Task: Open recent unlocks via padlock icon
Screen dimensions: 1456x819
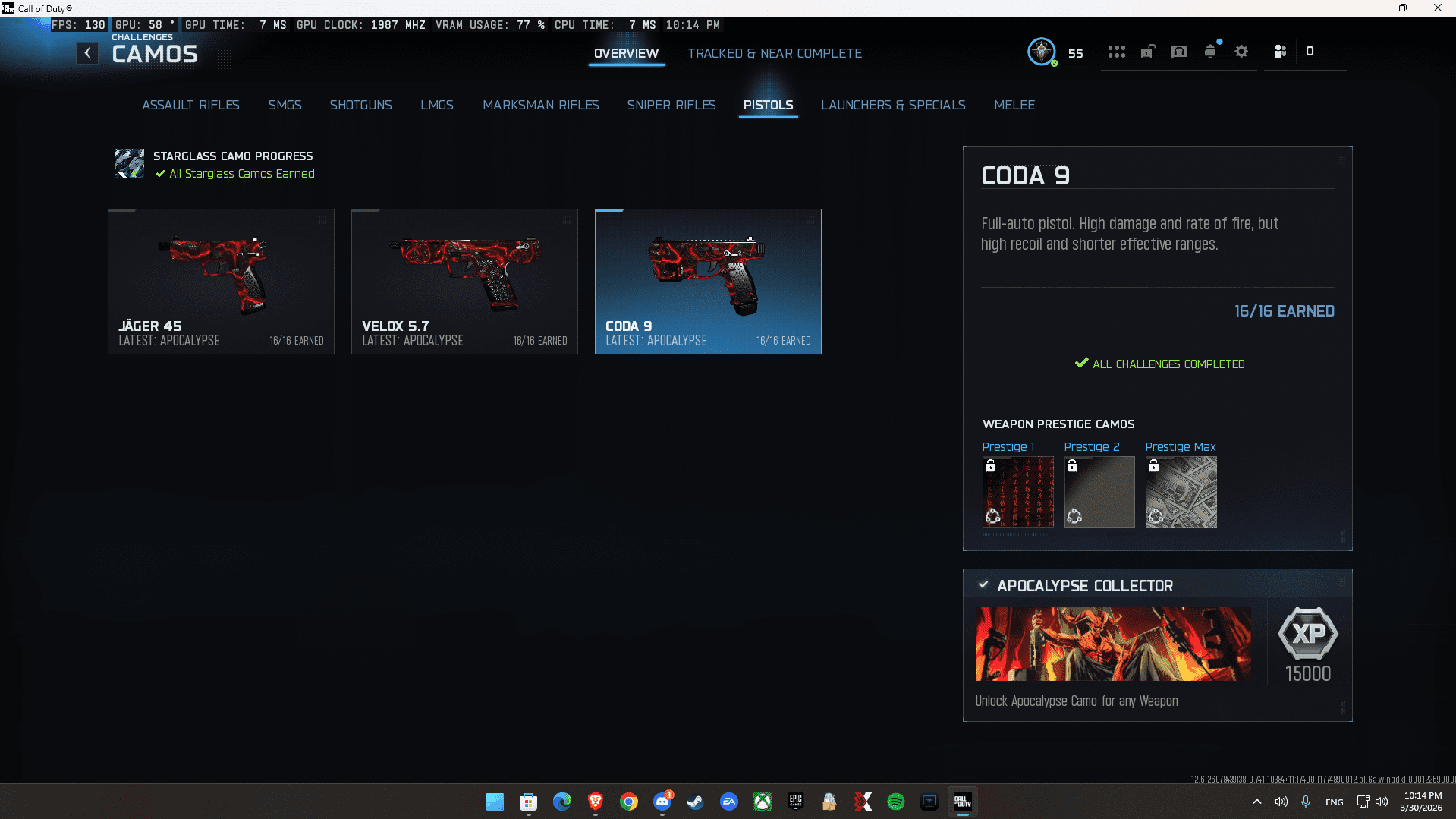Action: 1147,51
